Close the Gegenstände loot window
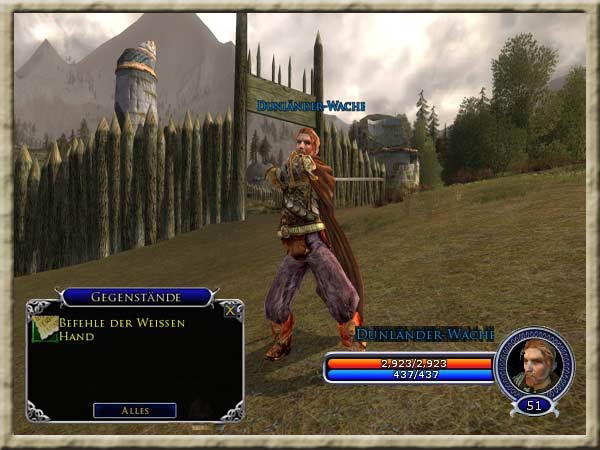This screenshot has height=450, width=600. coord(231,310)
